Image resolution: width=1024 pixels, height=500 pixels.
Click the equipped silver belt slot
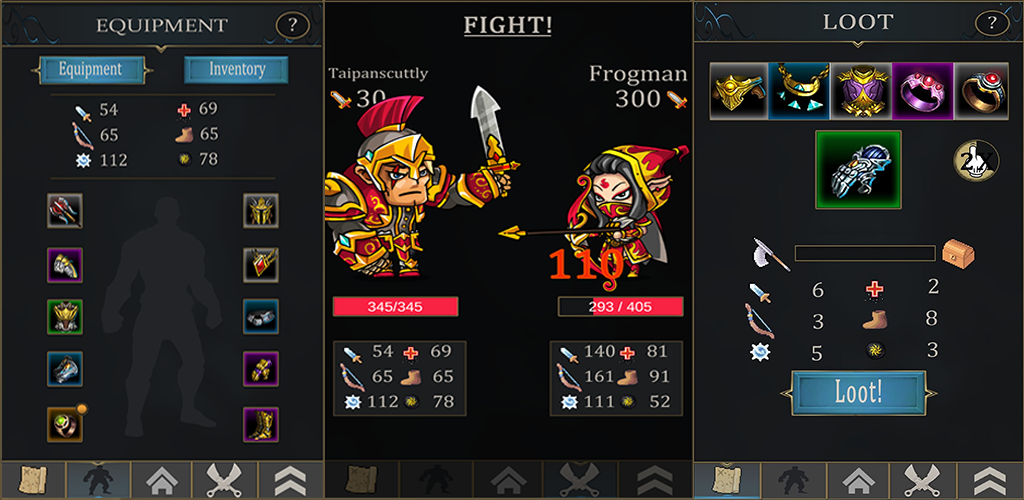[x=261, y=318]
